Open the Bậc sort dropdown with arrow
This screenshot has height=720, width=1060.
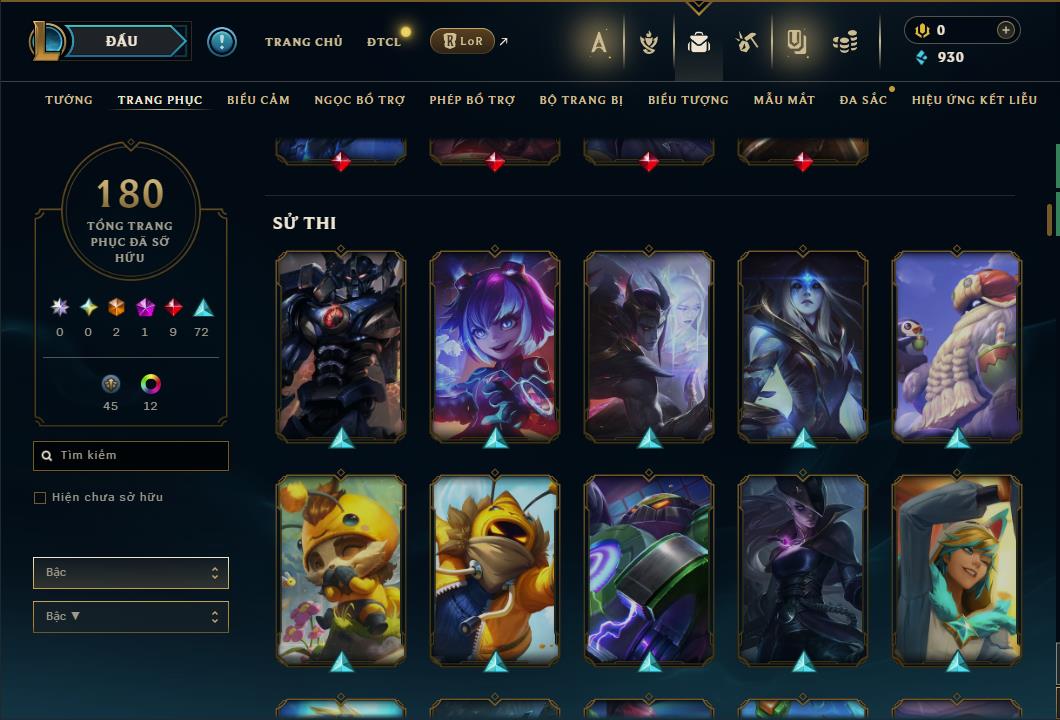pyautogui.click(x=131, y=617)
